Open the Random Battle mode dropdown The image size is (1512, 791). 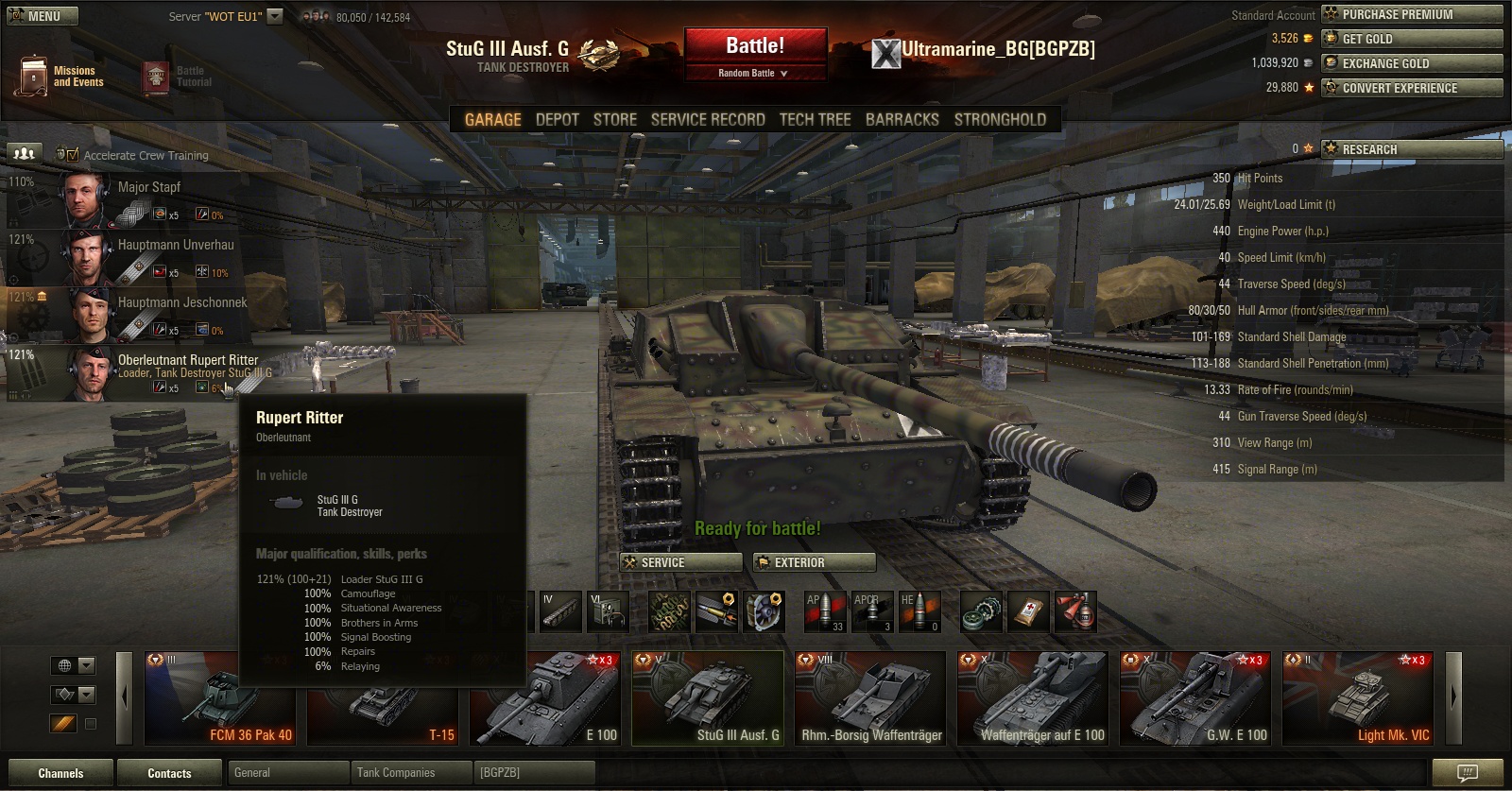[x=753, y=73]
